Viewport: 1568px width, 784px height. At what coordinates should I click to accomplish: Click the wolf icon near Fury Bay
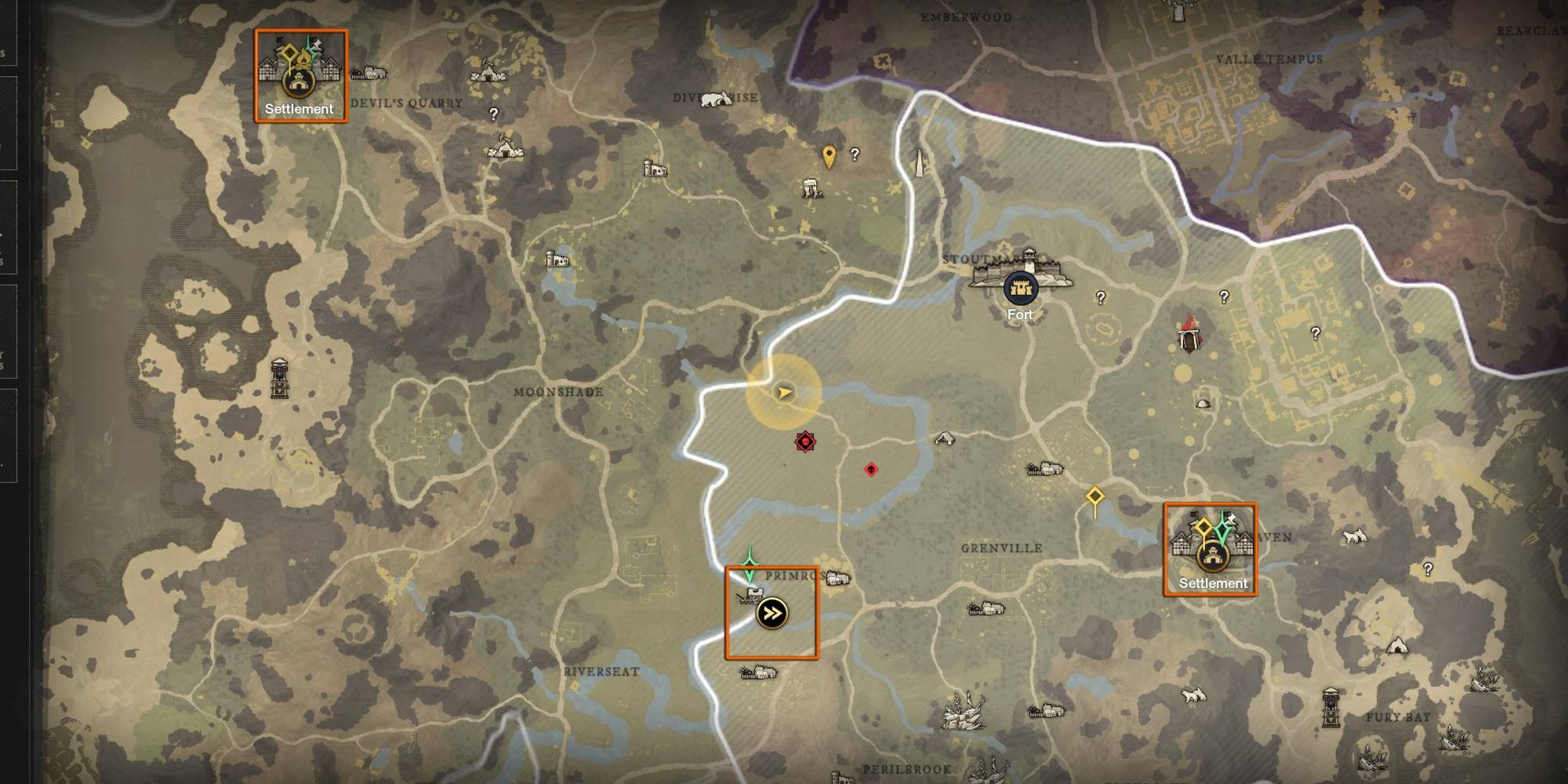pos(1192,694)
